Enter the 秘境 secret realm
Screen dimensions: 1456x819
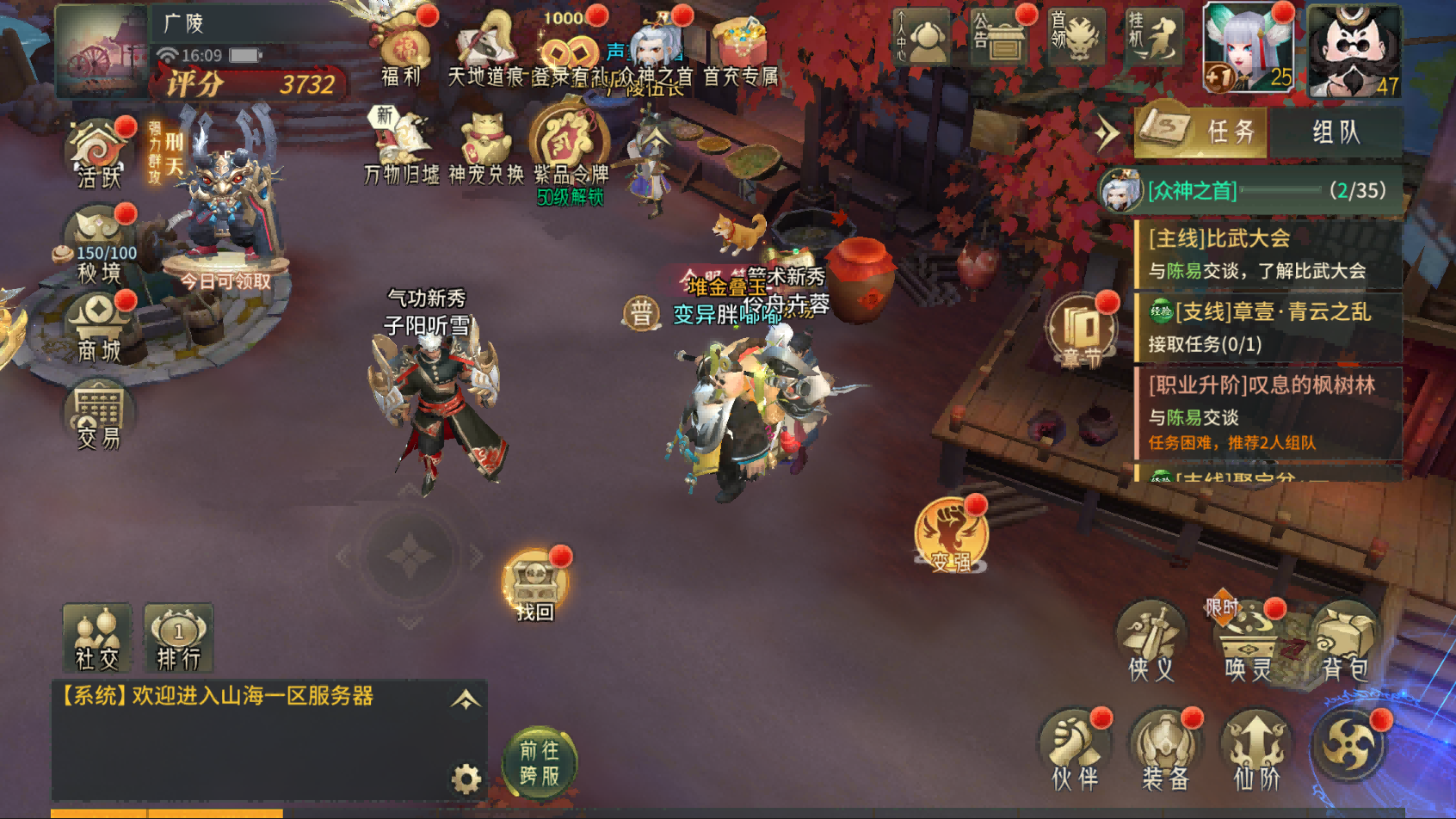[98, 245]
